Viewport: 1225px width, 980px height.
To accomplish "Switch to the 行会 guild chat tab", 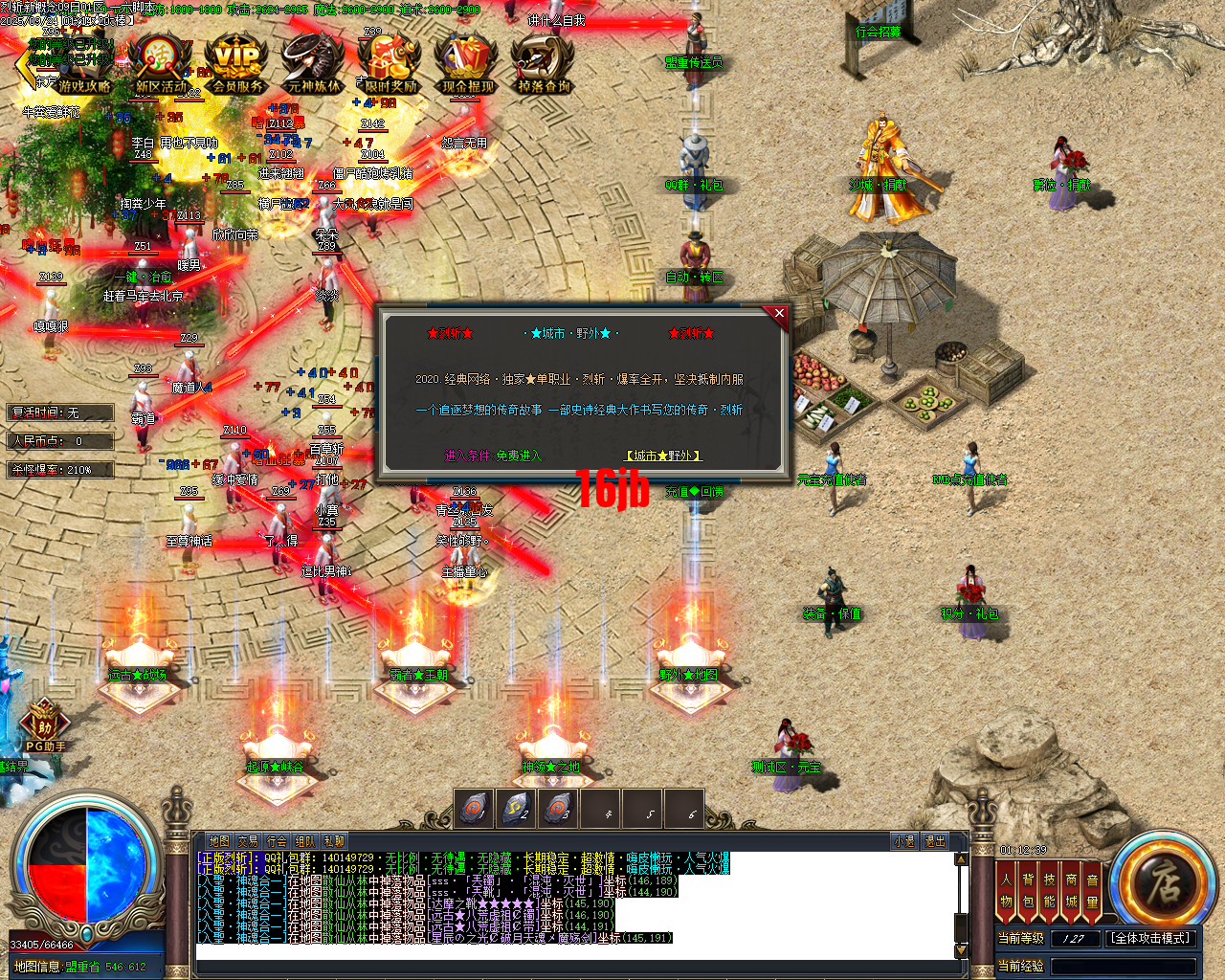I will [x=278, y=840].
